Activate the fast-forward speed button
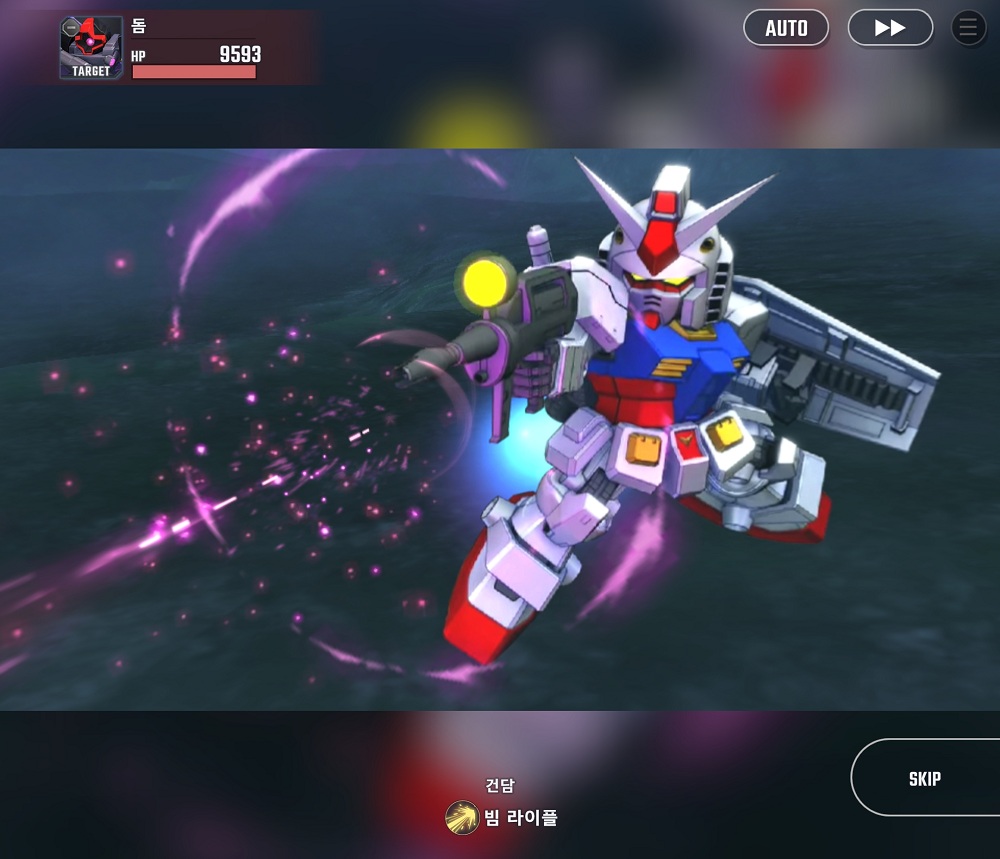Image resolution: width=1000 pixels, height=859 pixels. click(x=890, y=28)
